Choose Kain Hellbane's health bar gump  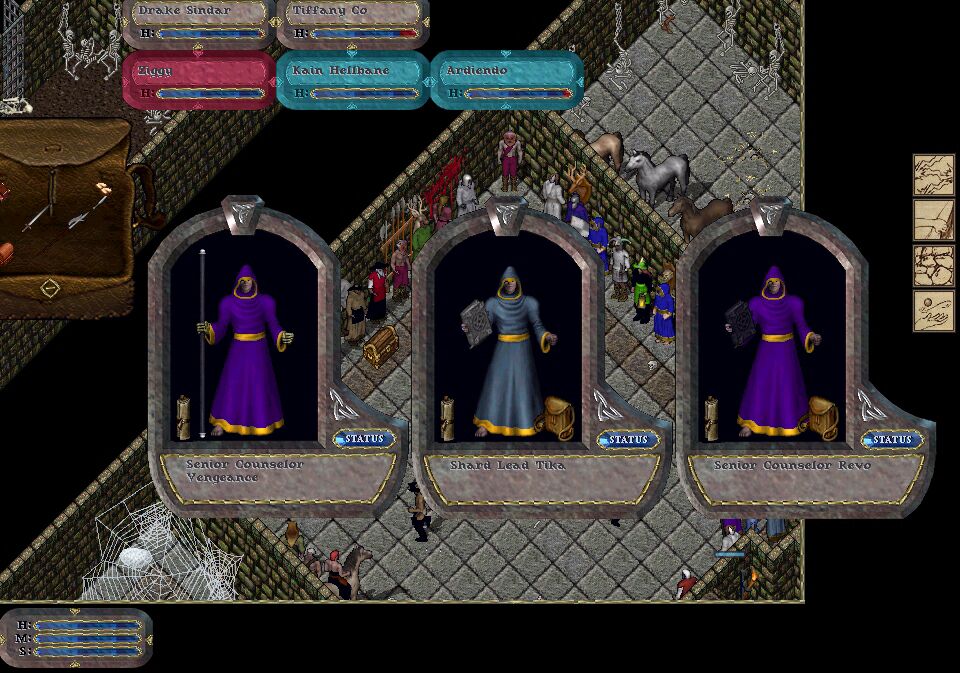coord(352,81)
